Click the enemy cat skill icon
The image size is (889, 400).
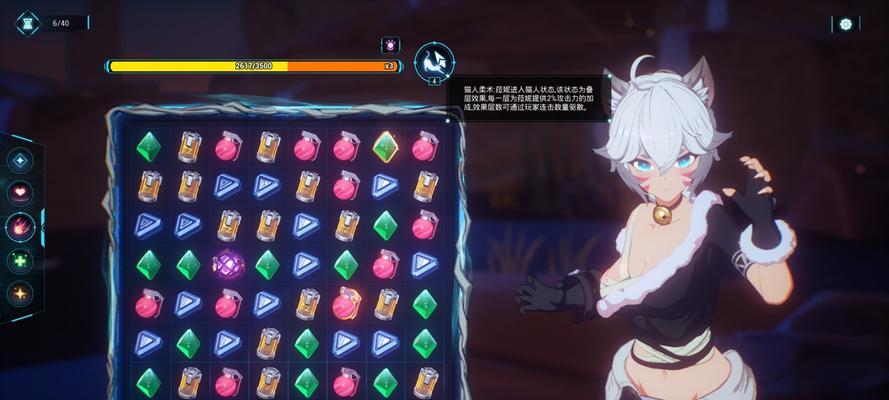(x=434, y=62)
